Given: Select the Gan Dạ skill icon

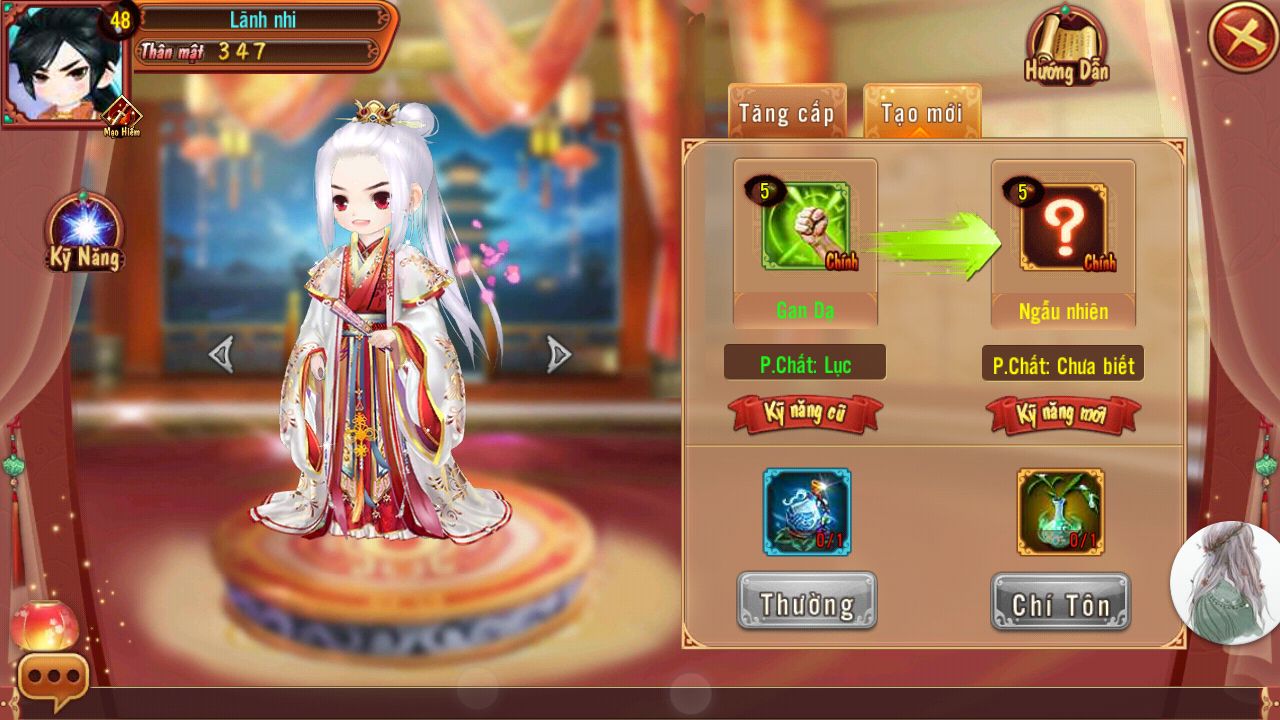Looking at the screenshot, I should click(805, 227).
